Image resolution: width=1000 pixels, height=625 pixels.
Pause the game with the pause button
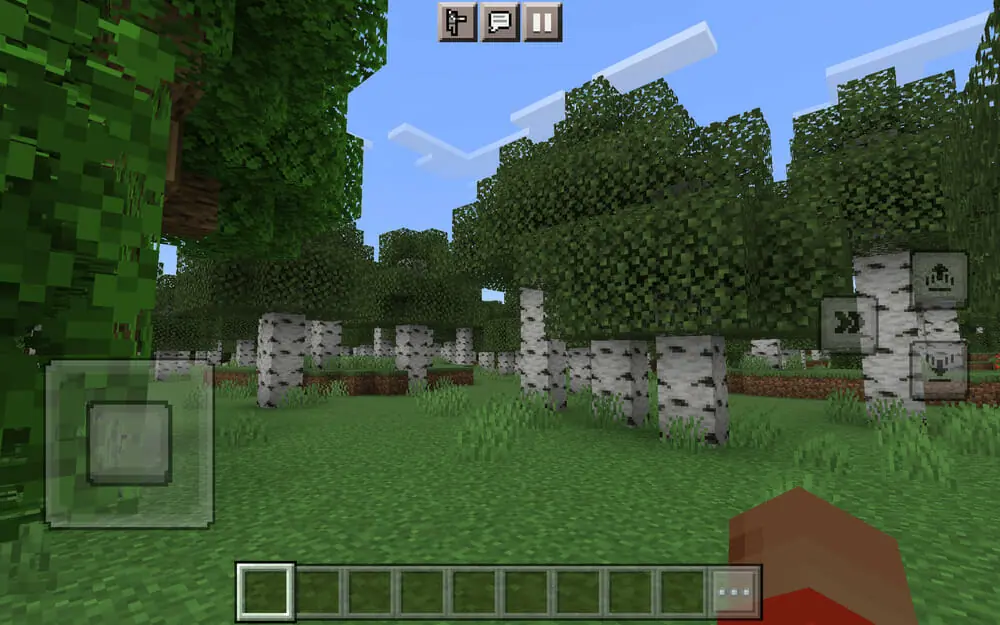542,22
